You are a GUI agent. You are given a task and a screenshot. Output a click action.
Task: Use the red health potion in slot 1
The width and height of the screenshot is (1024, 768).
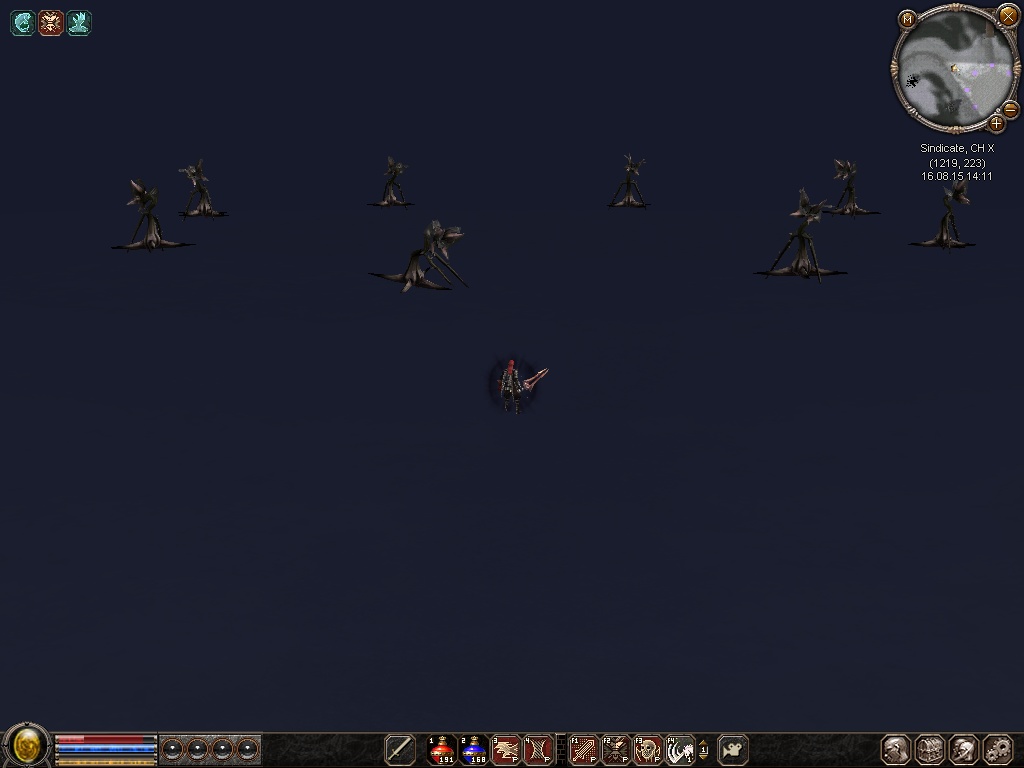[x=442, y=749]
